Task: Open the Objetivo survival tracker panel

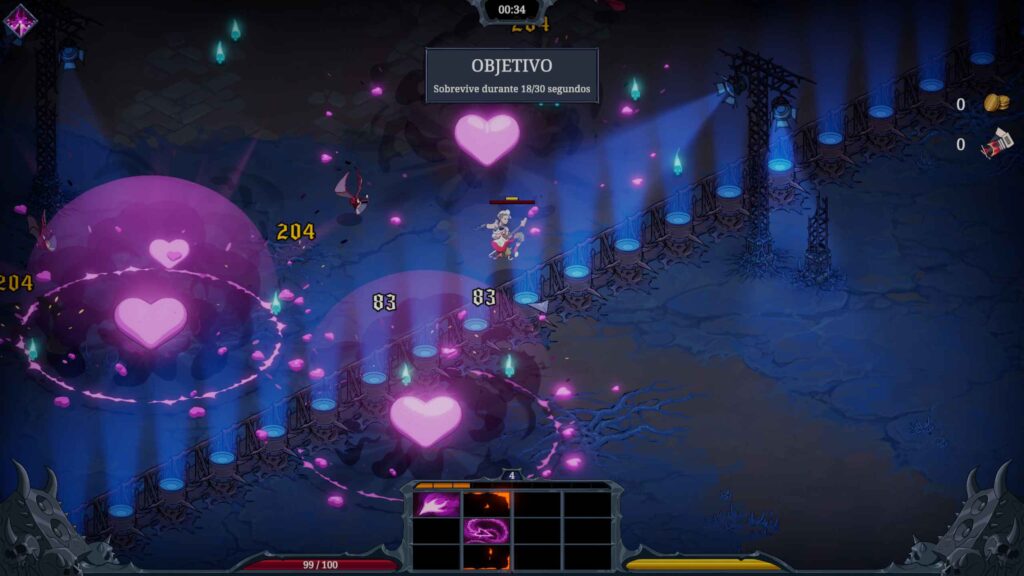Action: point(512,75)
